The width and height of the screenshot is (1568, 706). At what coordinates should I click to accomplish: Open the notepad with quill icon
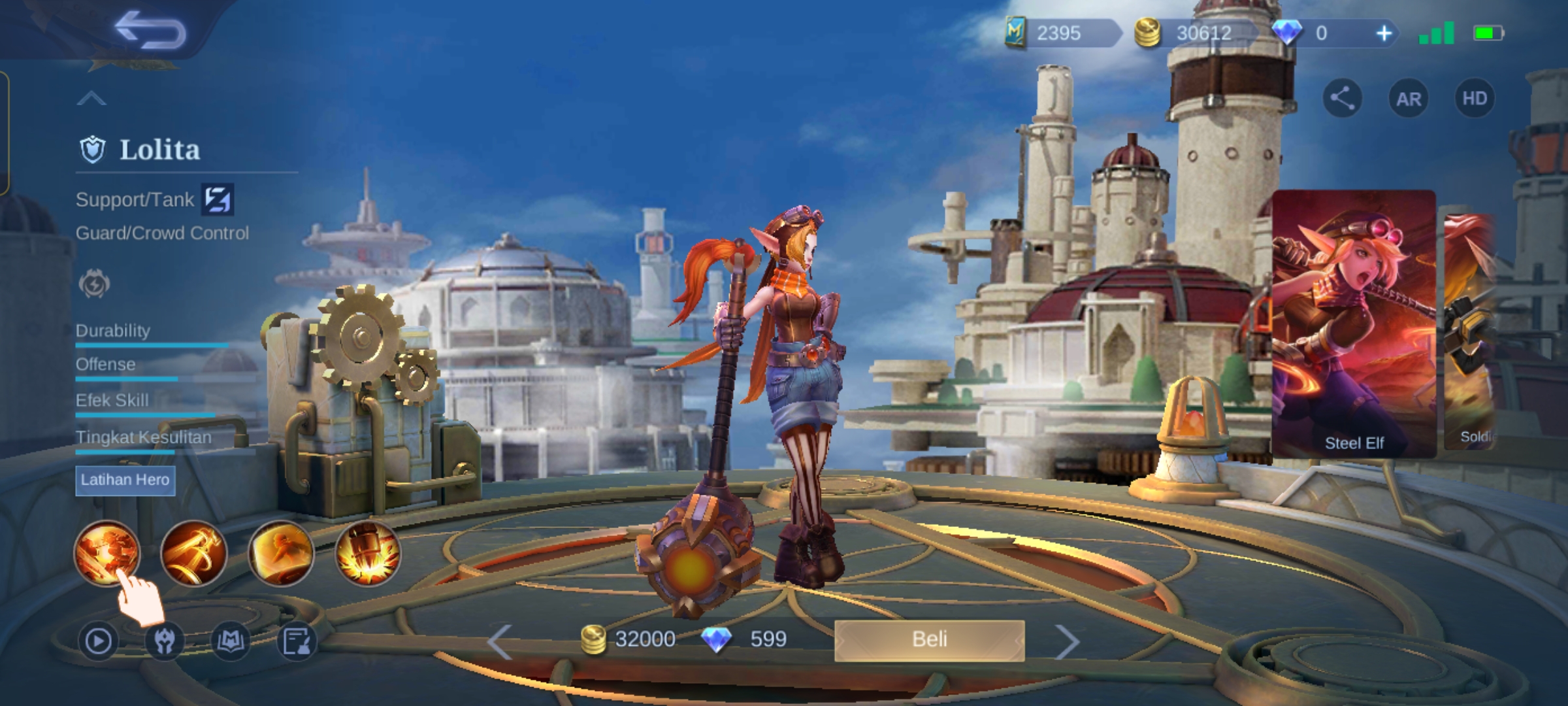[297, 641]
